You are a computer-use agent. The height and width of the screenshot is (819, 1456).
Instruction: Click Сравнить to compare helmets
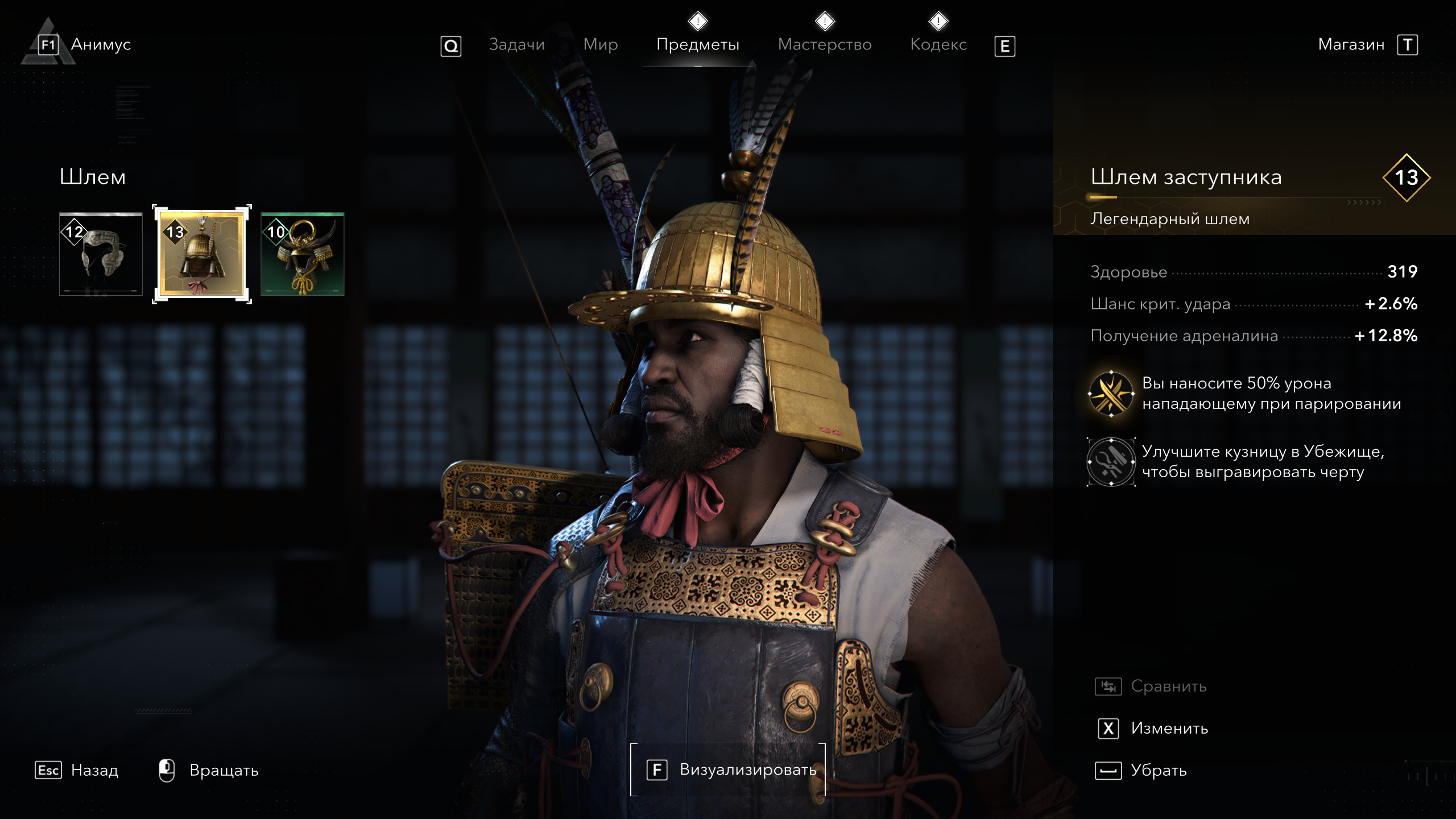click(1168, 686)
